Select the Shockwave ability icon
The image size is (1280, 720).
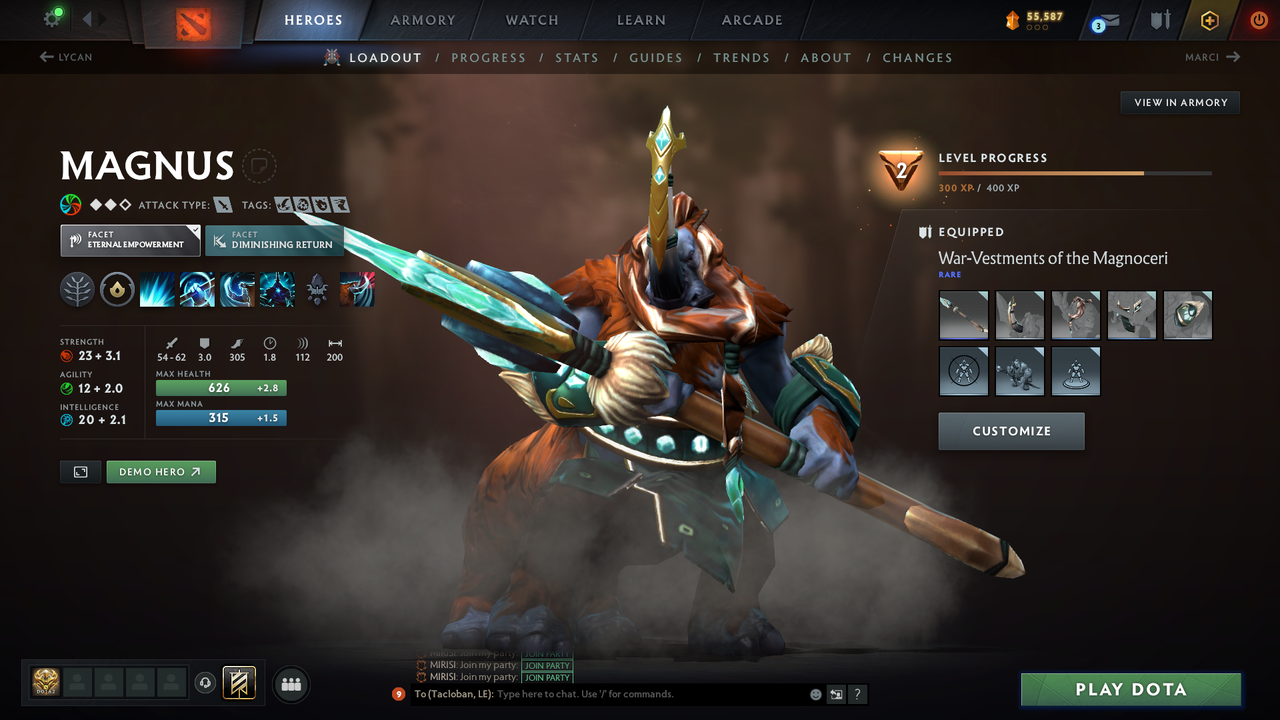pyautogui.click(x=157, y=289)
